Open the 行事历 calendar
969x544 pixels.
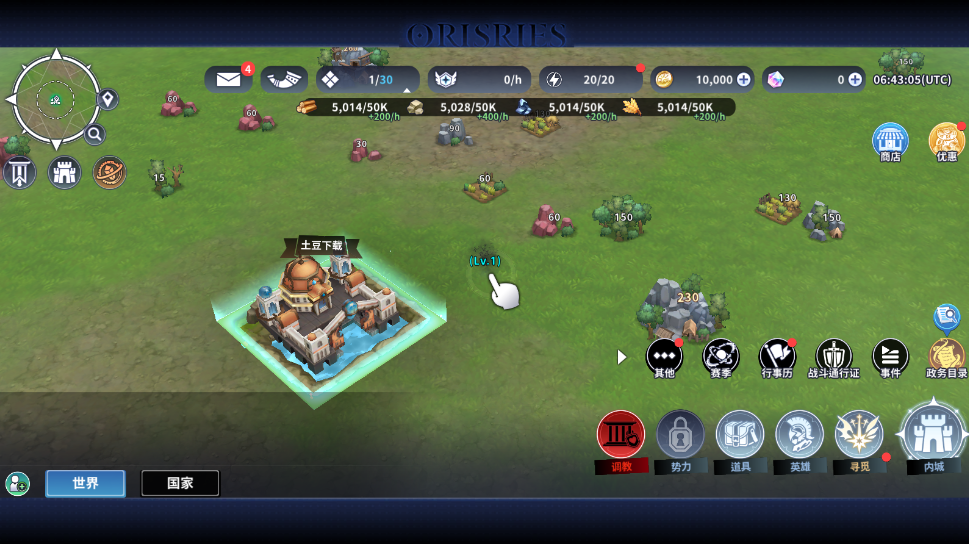pyautogui.click(x=777, y=356)
